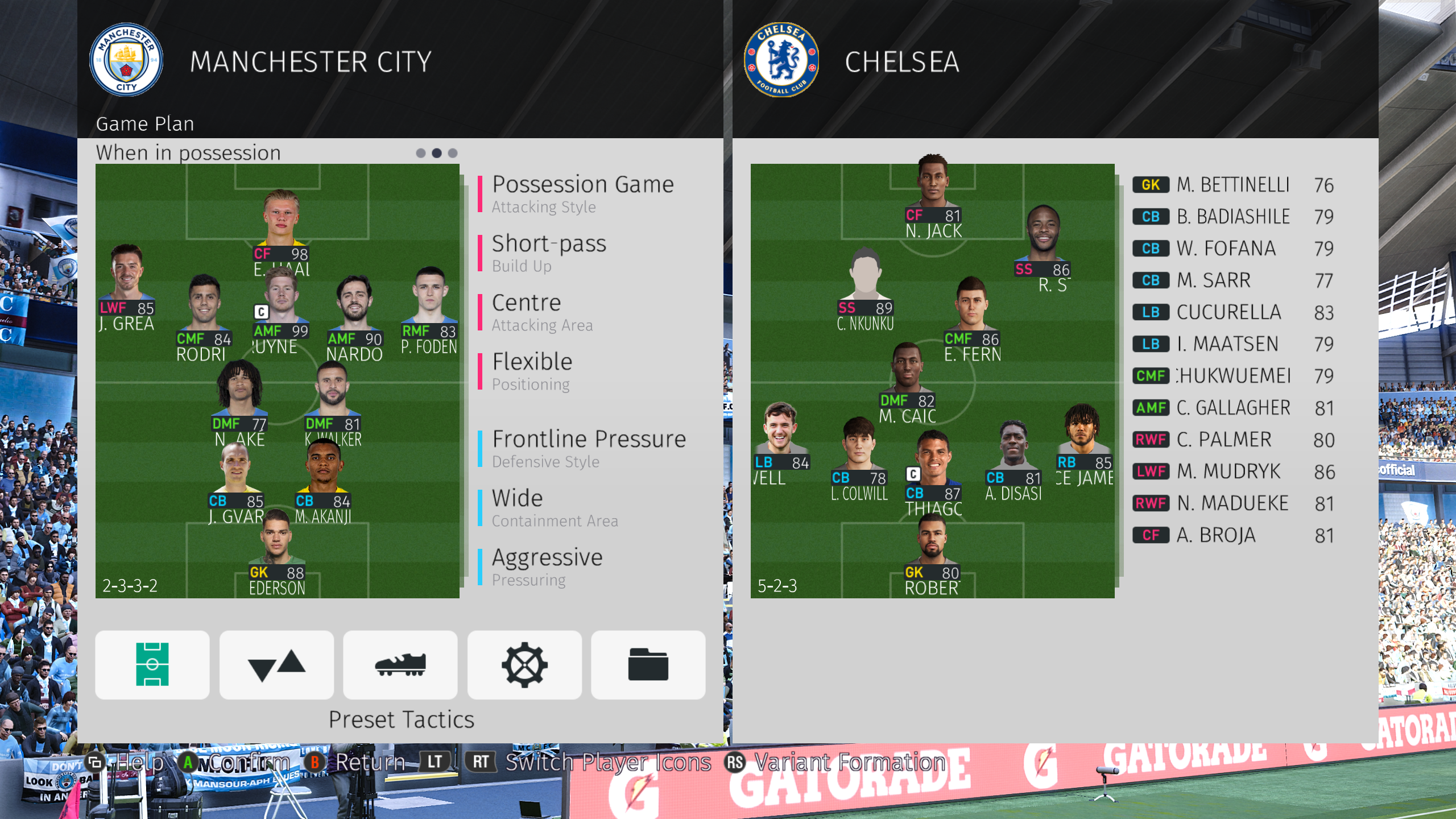
Task: Choose Short-pass build up option
Action: [549, 253]
